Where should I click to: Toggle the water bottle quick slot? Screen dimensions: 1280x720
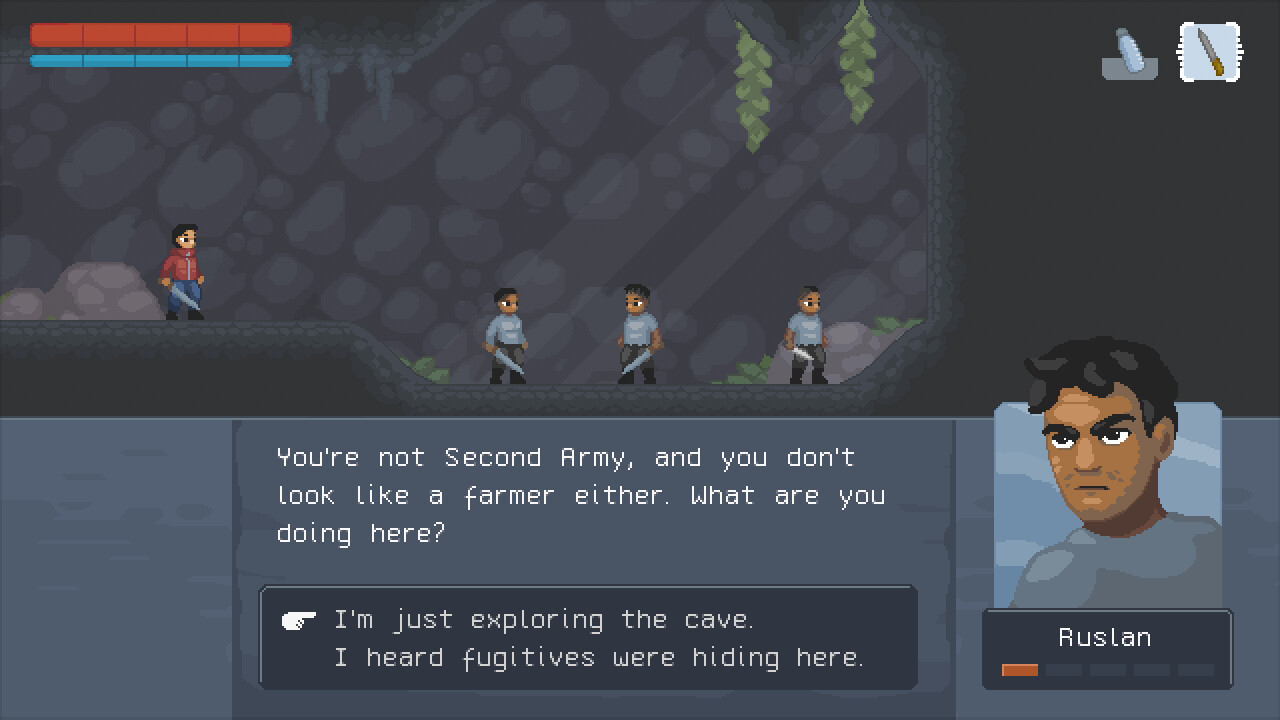click(1130, 52)
